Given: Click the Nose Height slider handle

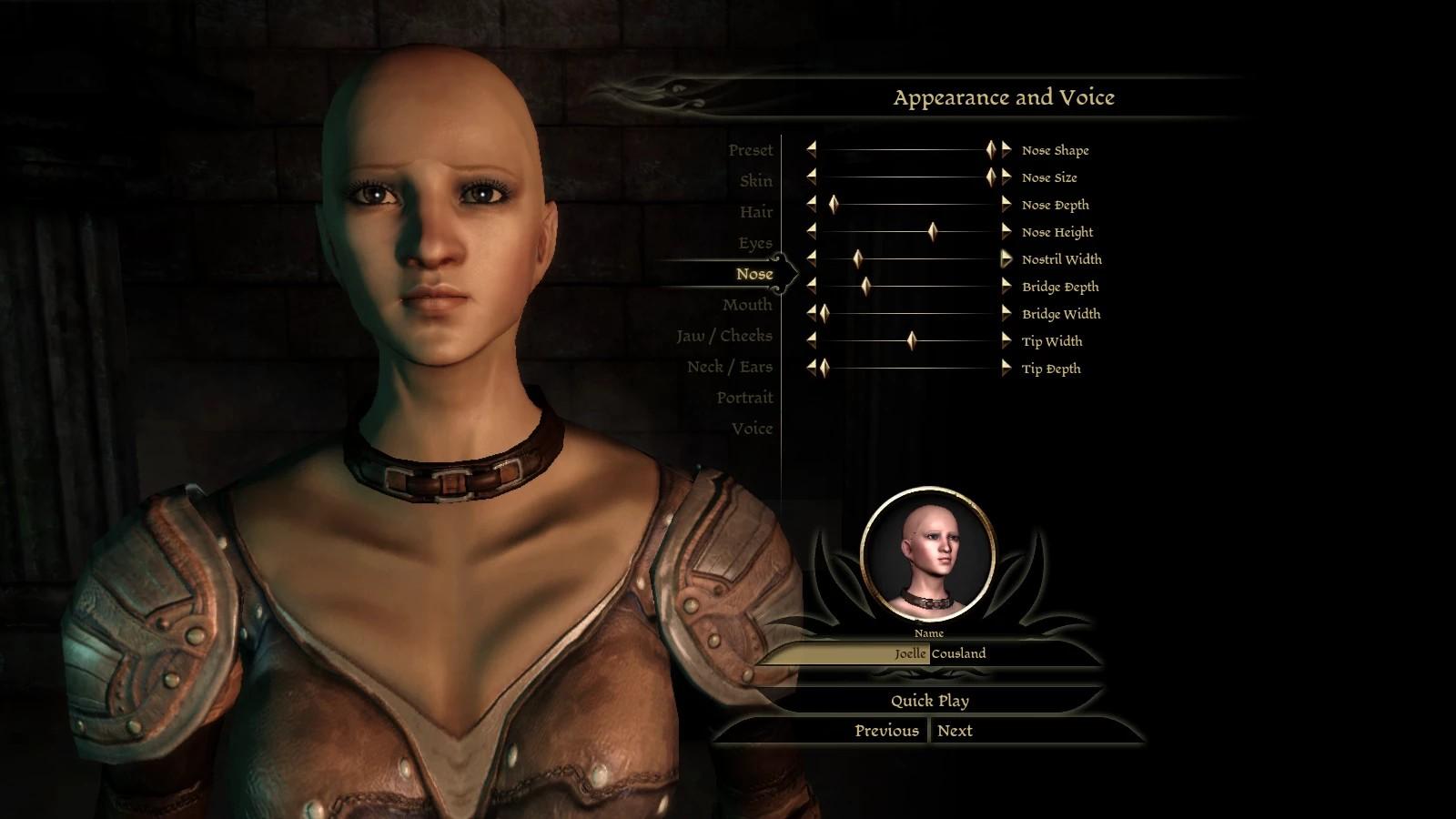Looking at the screenshot, I should [933, 232].
